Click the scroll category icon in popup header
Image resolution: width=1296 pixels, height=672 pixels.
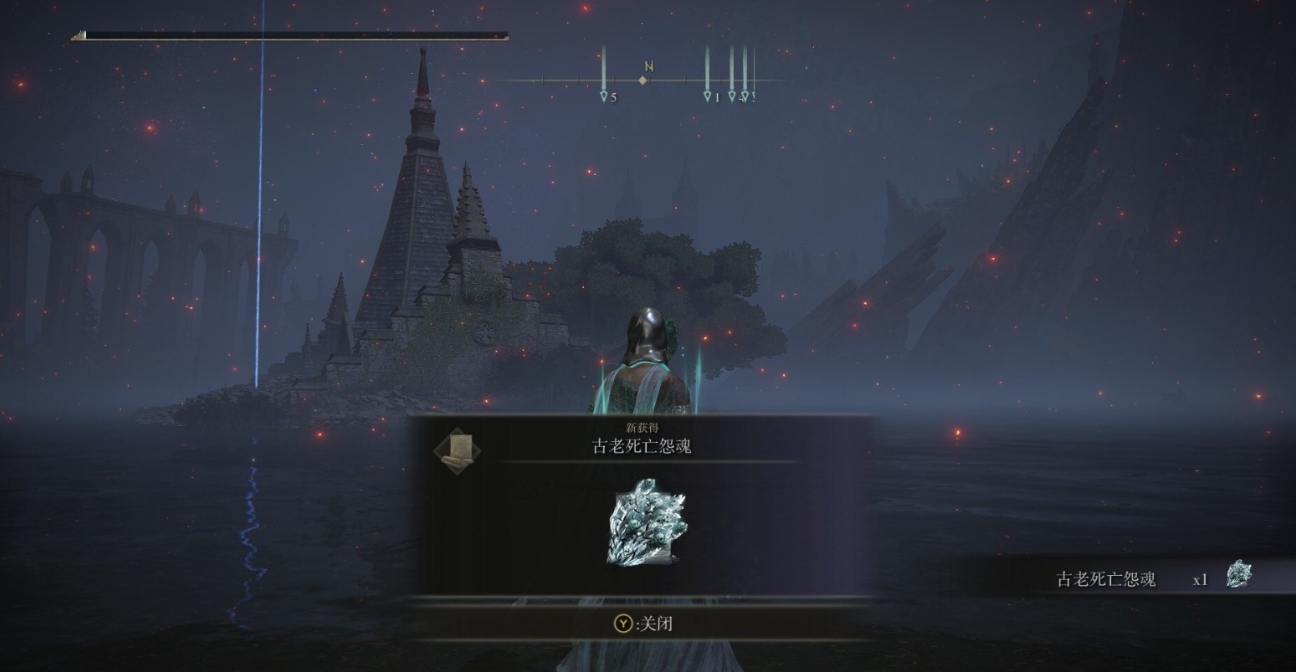tap(457, 449)
